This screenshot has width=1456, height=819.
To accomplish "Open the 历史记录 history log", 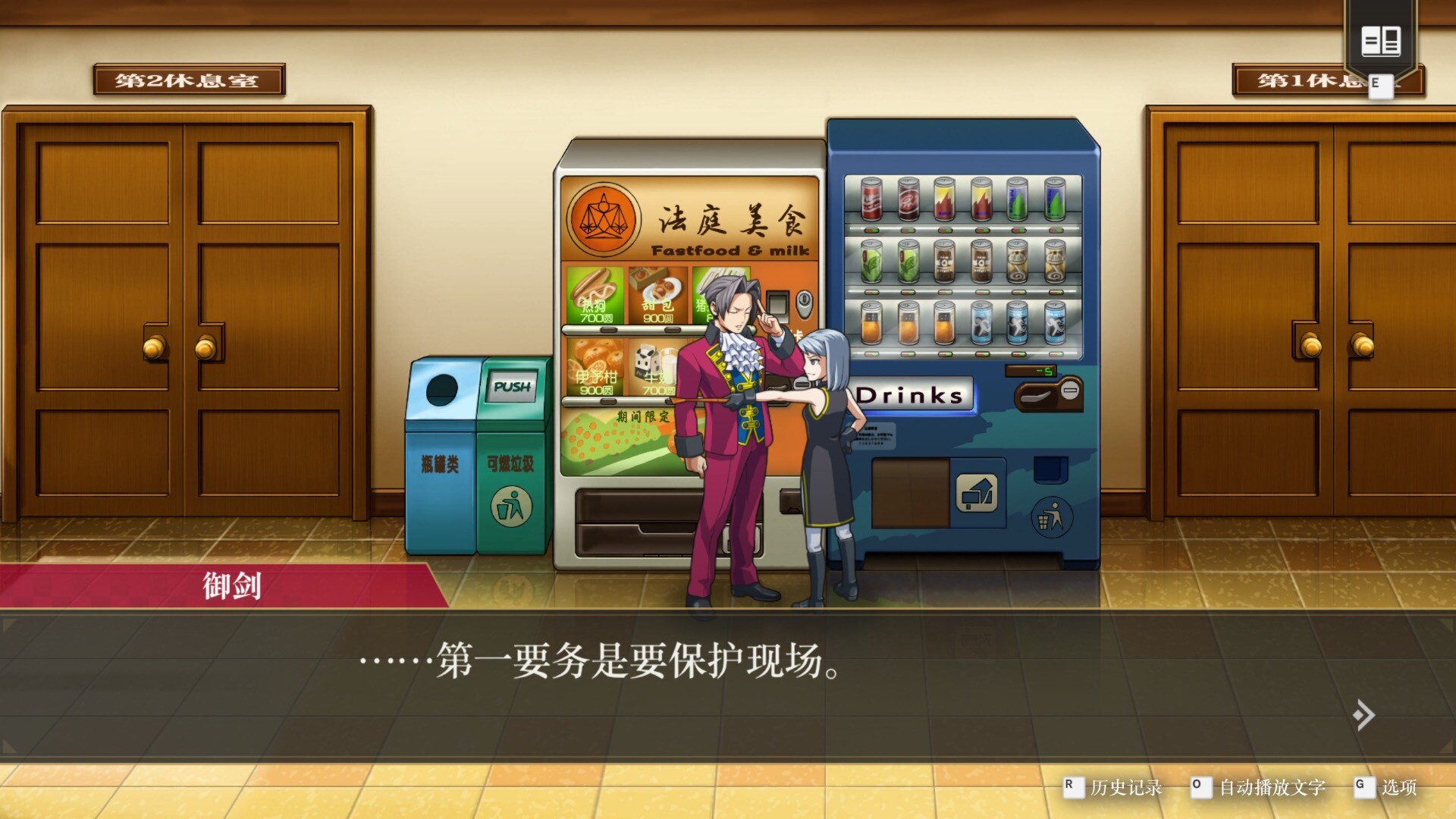I will pos(1125,787).
